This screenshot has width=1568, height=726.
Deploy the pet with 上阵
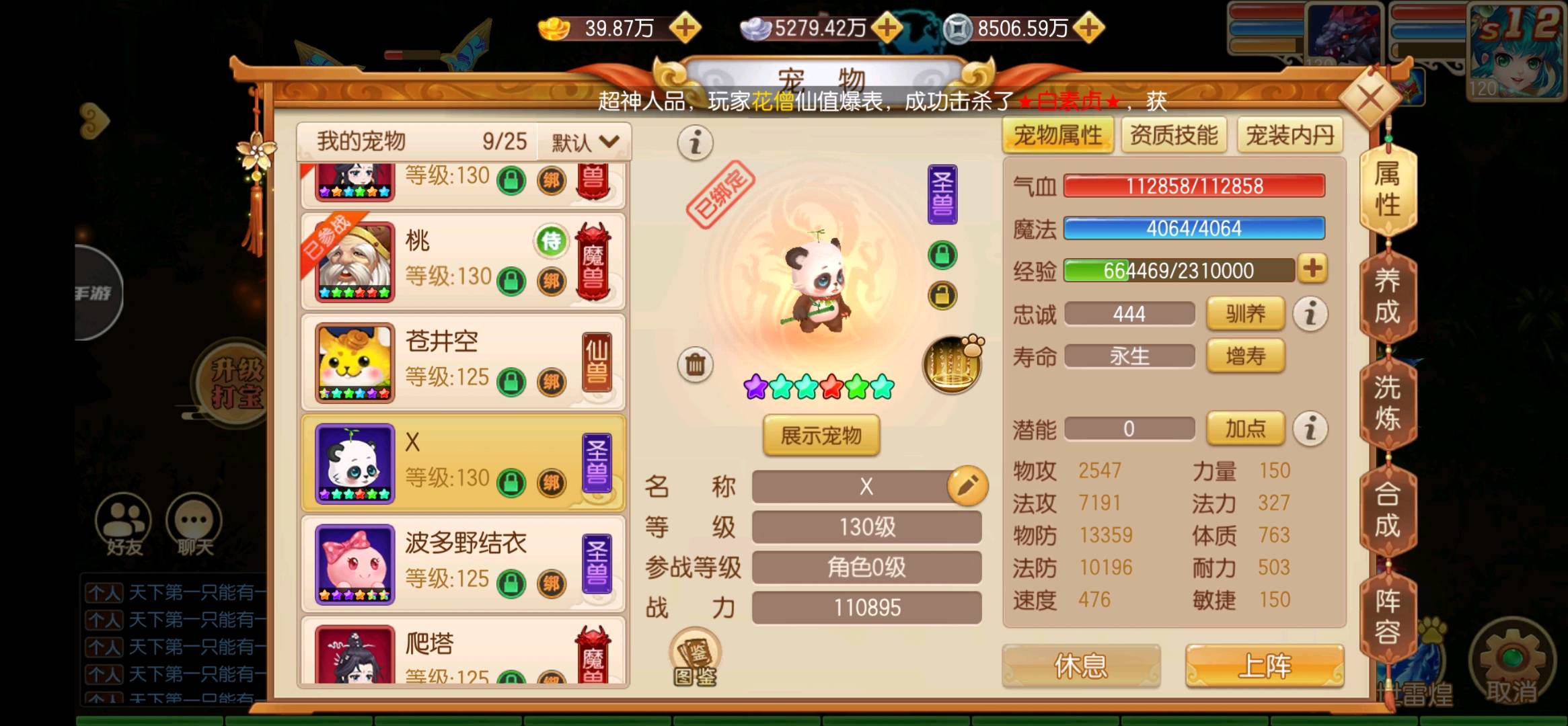click(1264, 665)
